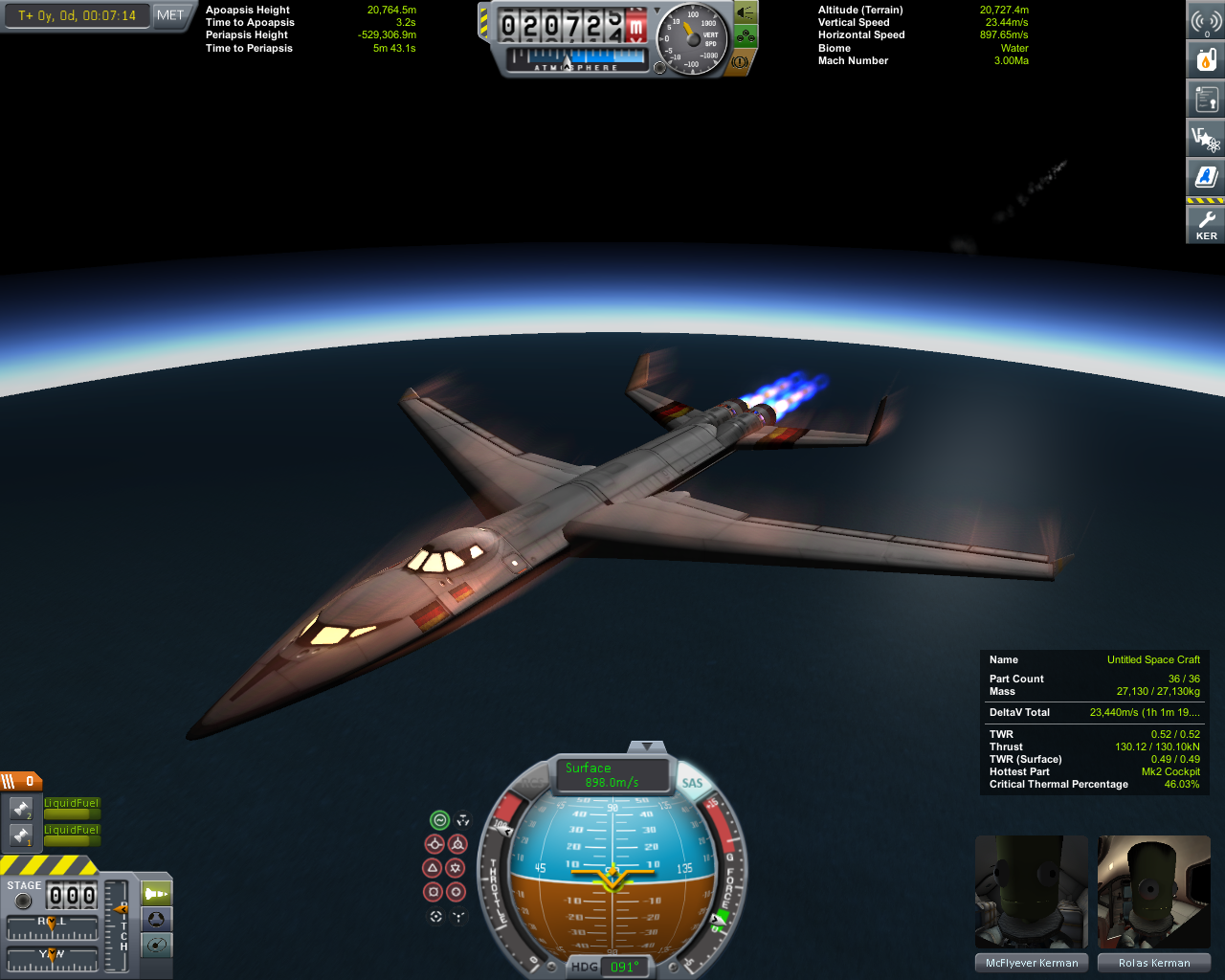This screenshot has height=980, width=1225.
Task: Toggle the SAS button on the navball
Action: pyautogui.click(x=692, y=783)
